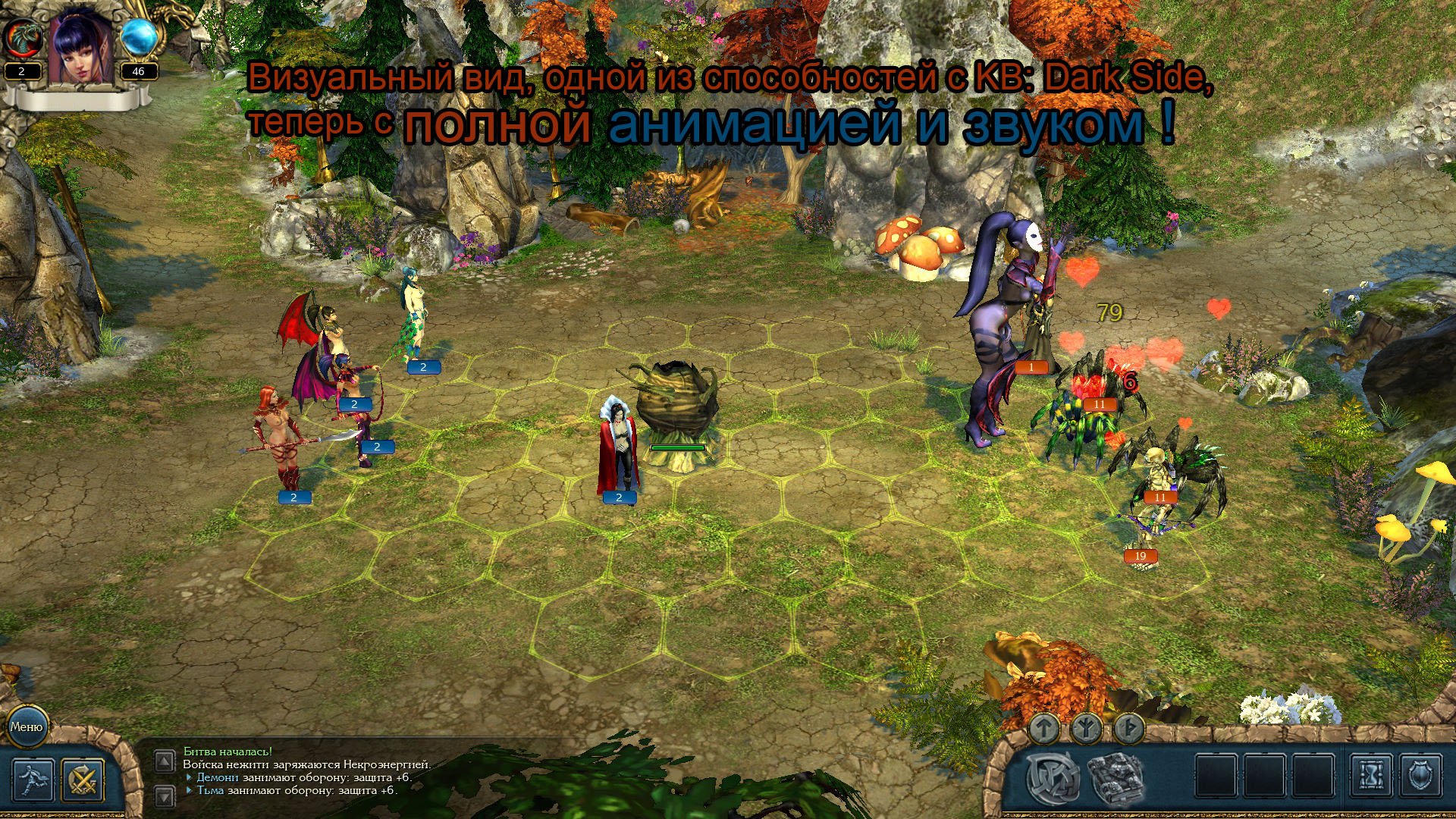Open the Celtic knot medallion
The image size is (1456, 819).
point(1053,777)
